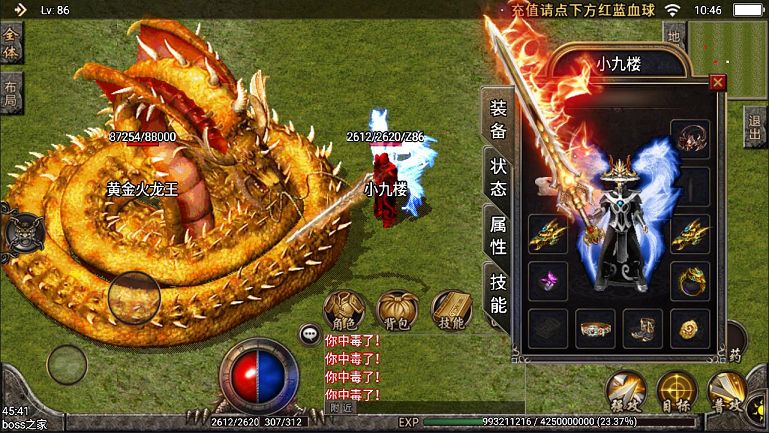The height and width of the screenshot is (433, 769).
Task: Select the boots equipment slot
Action: pyautogui.click(x=642, y=326)
